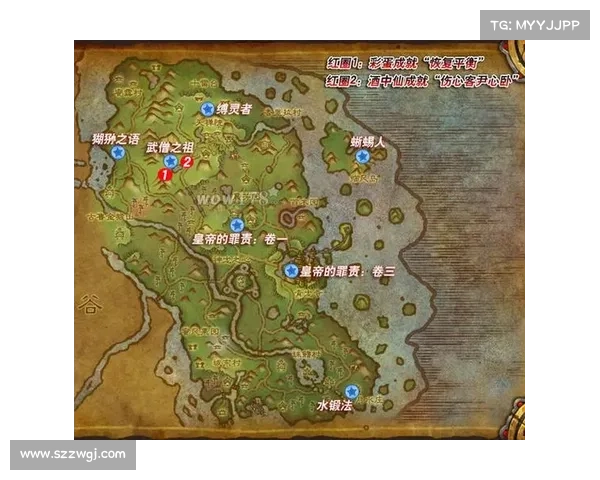Select the 蝴蝶人 star marker
This screenshot has height=480, width=600.
pos(362,156)
